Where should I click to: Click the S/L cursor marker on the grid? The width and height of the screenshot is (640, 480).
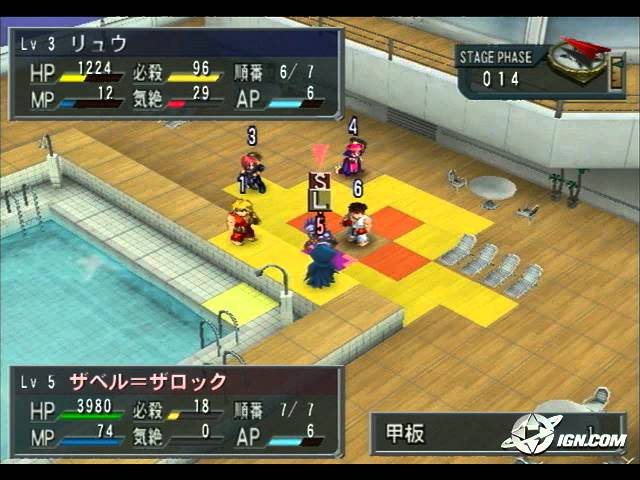click(x=319, y=190)
